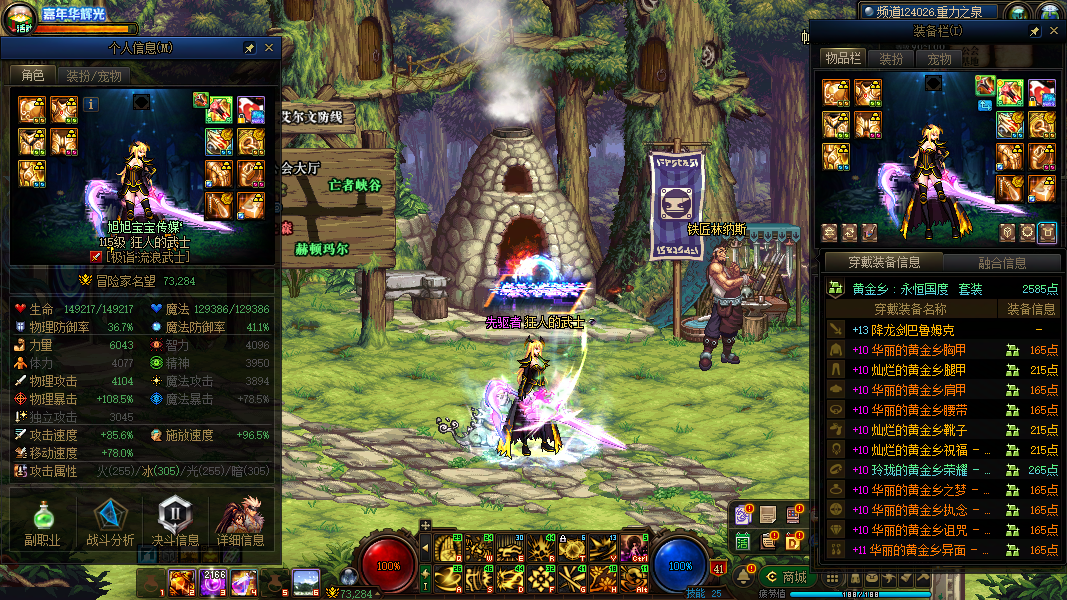Click the blue info icon in character panel
1067x600 pixels.
coord(91,103)
